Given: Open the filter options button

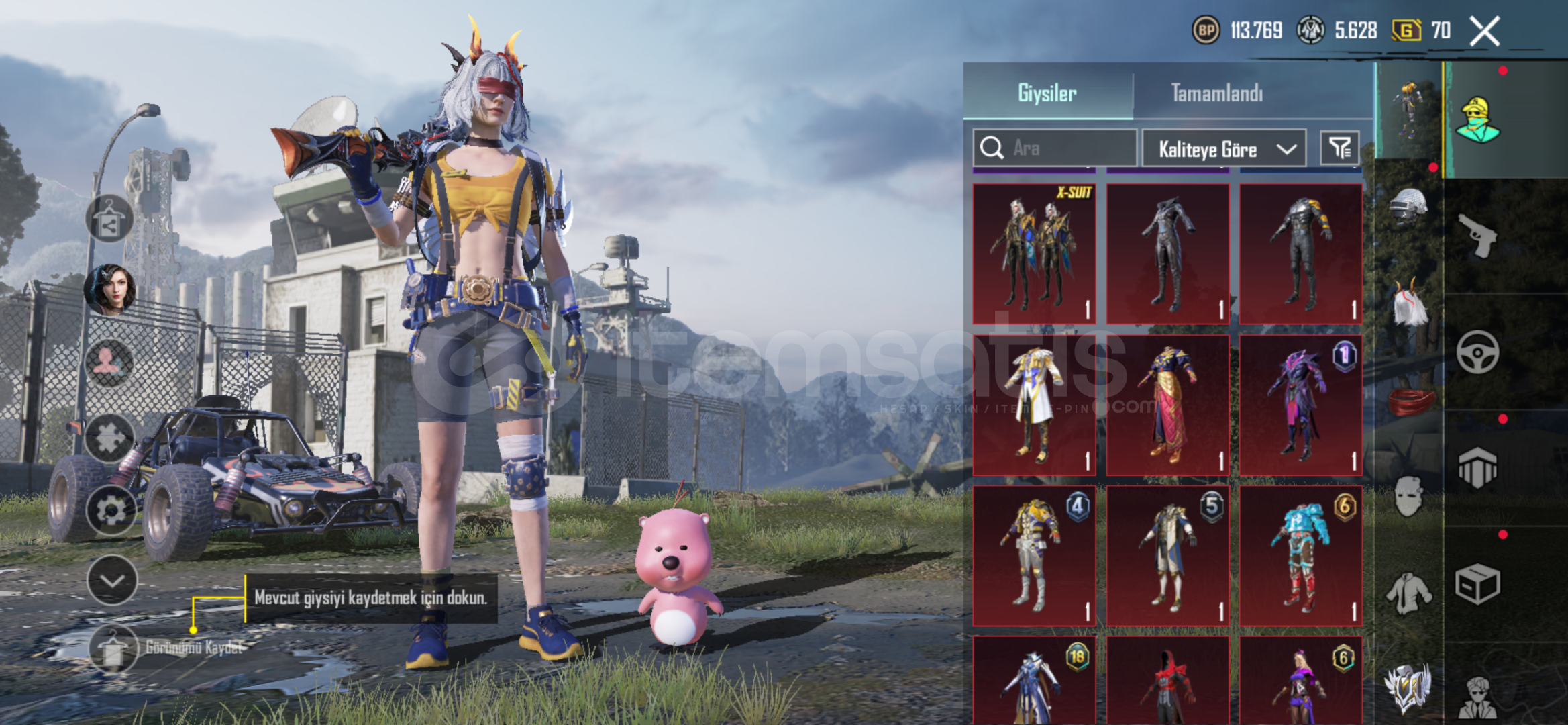Looking at the screenshot, I should click(1340, 148).
